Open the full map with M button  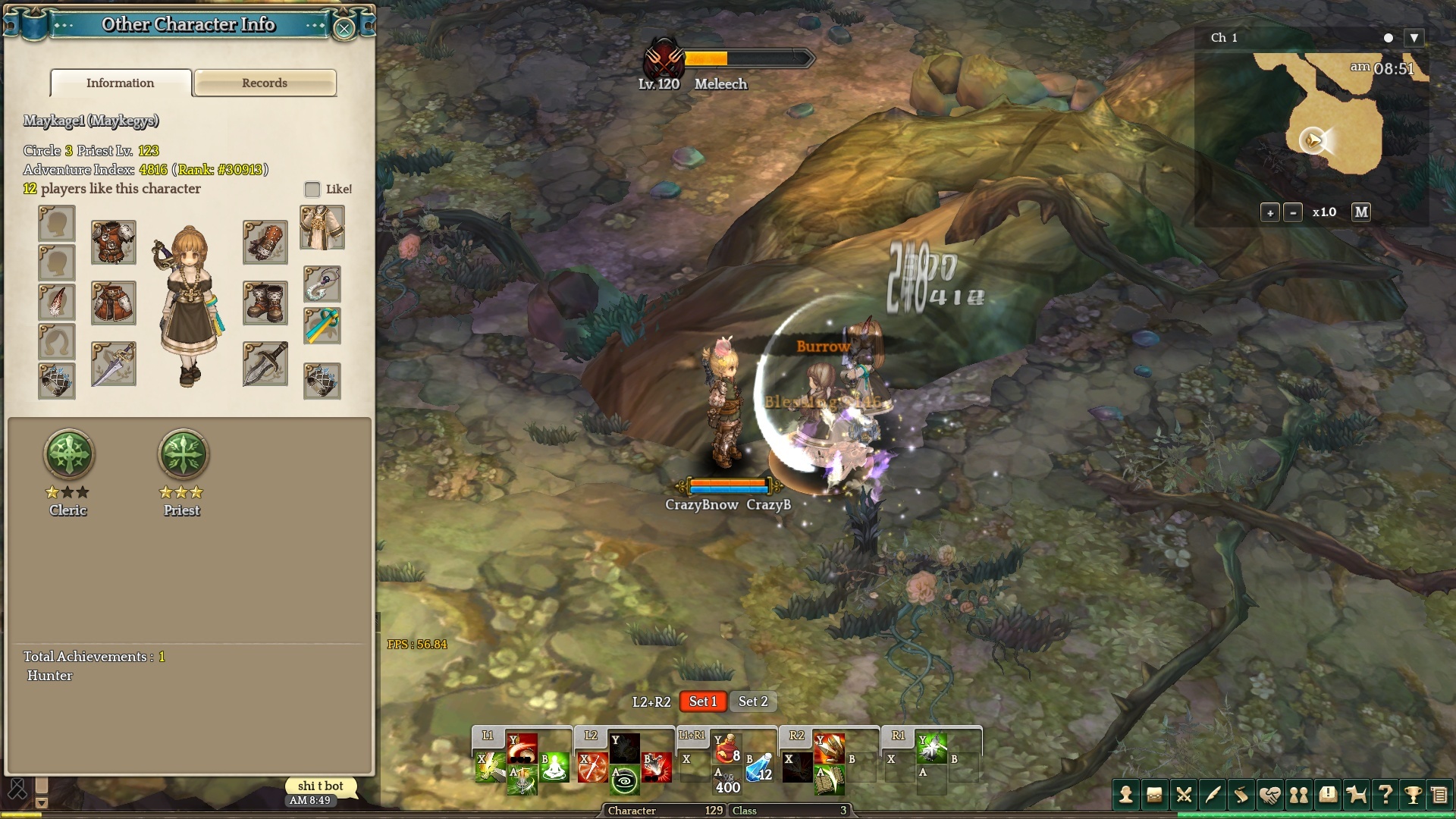coord(1361,212)
